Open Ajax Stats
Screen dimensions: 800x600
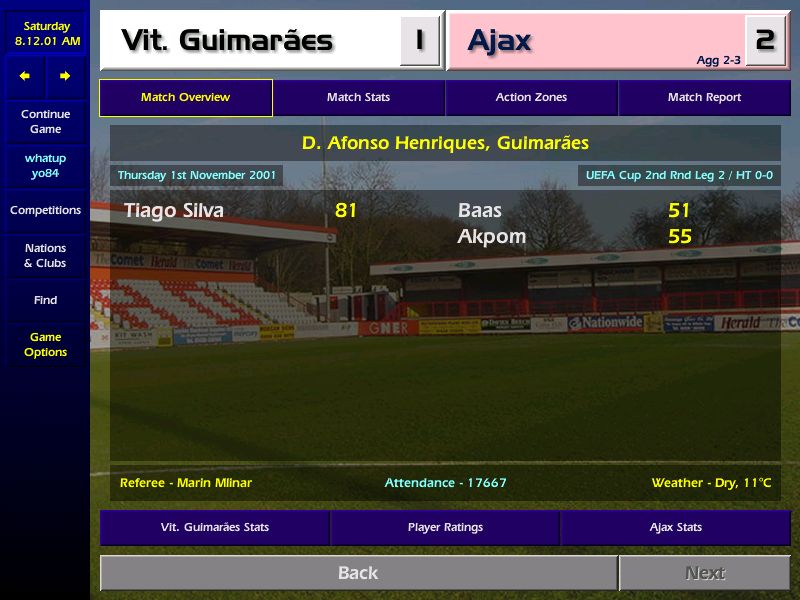(x=675, y=527)
